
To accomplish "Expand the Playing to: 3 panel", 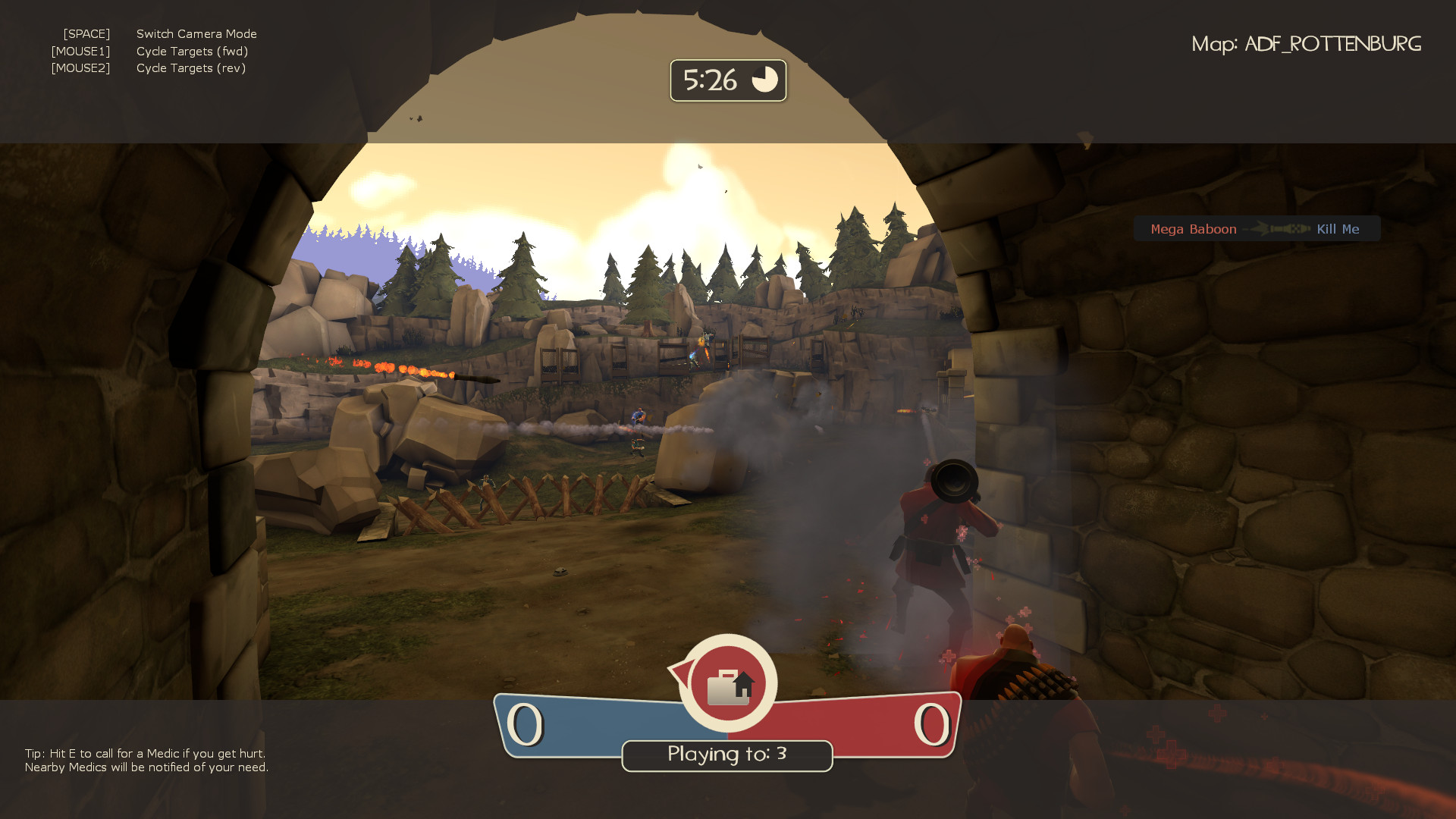I will click(726, 755).
